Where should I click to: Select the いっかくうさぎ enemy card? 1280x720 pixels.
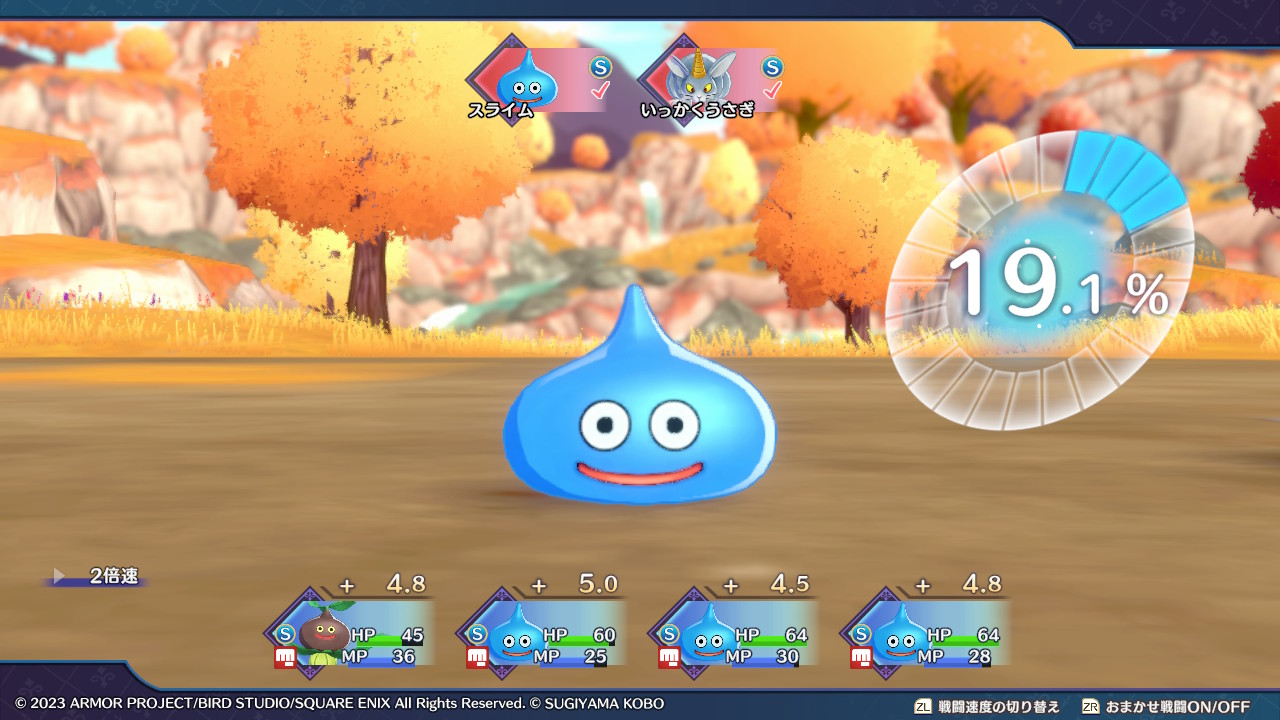coord(710,80)
